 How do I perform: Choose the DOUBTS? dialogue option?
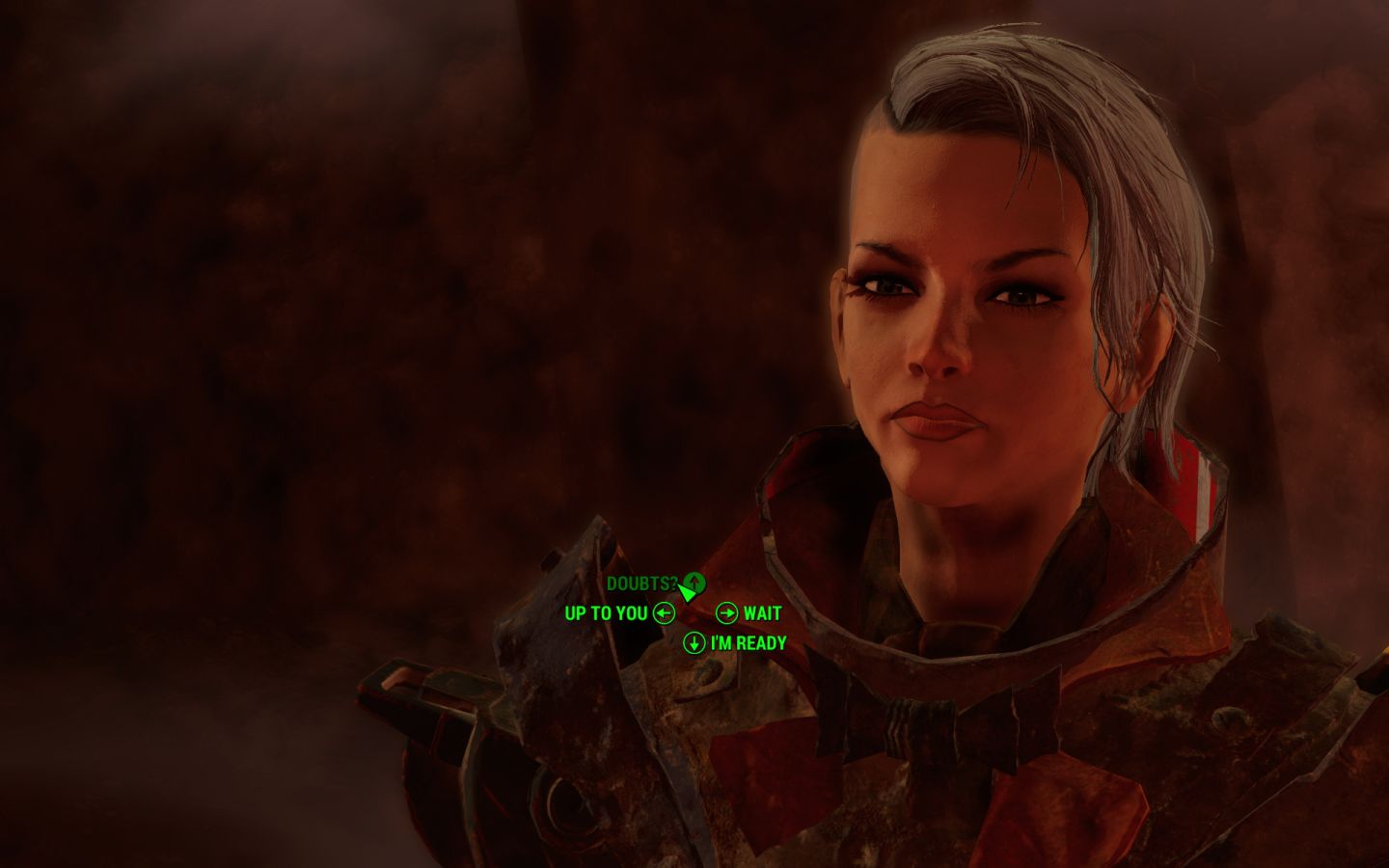[643, 583]
